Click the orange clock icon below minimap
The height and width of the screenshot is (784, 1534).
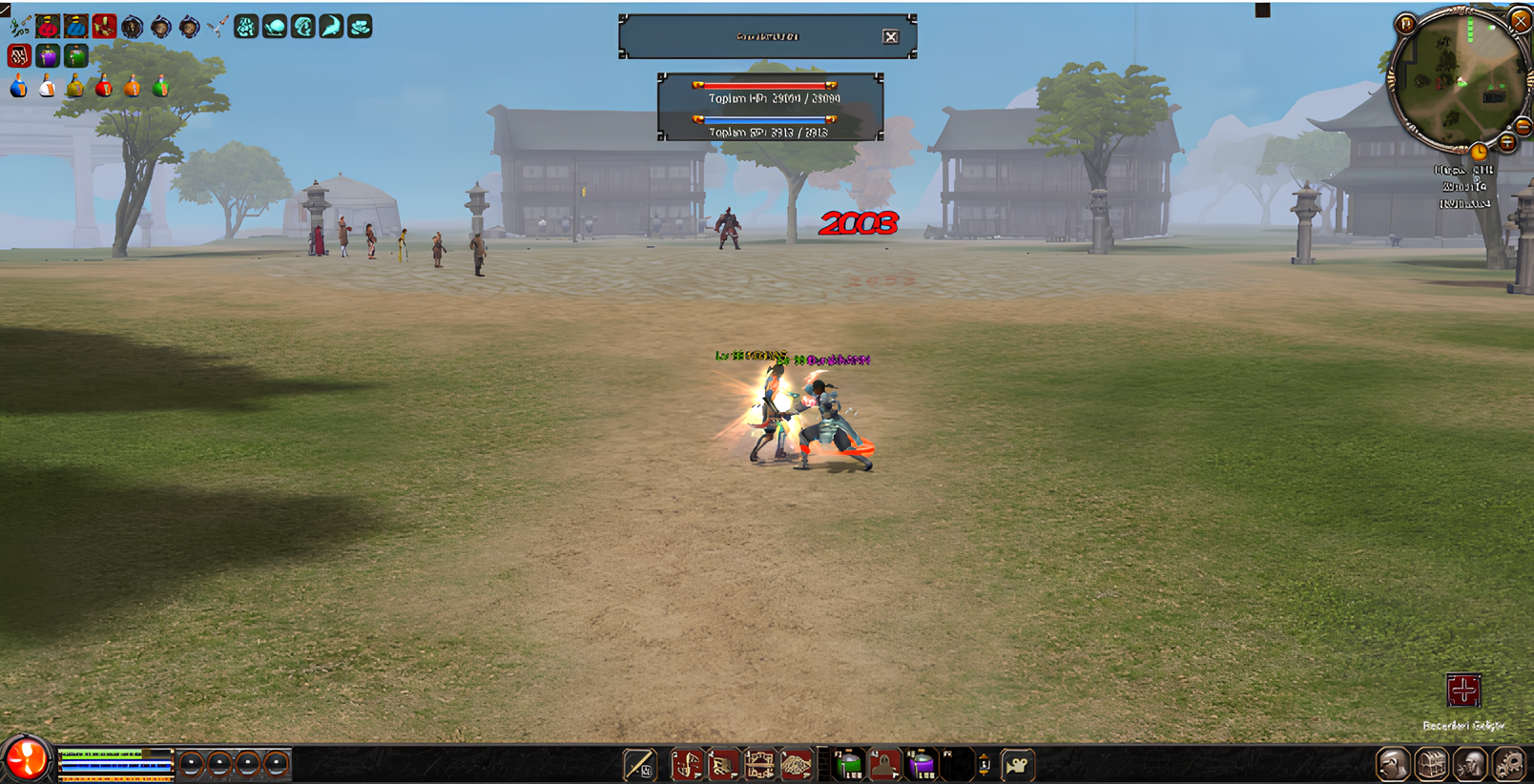pos(1479,153)
